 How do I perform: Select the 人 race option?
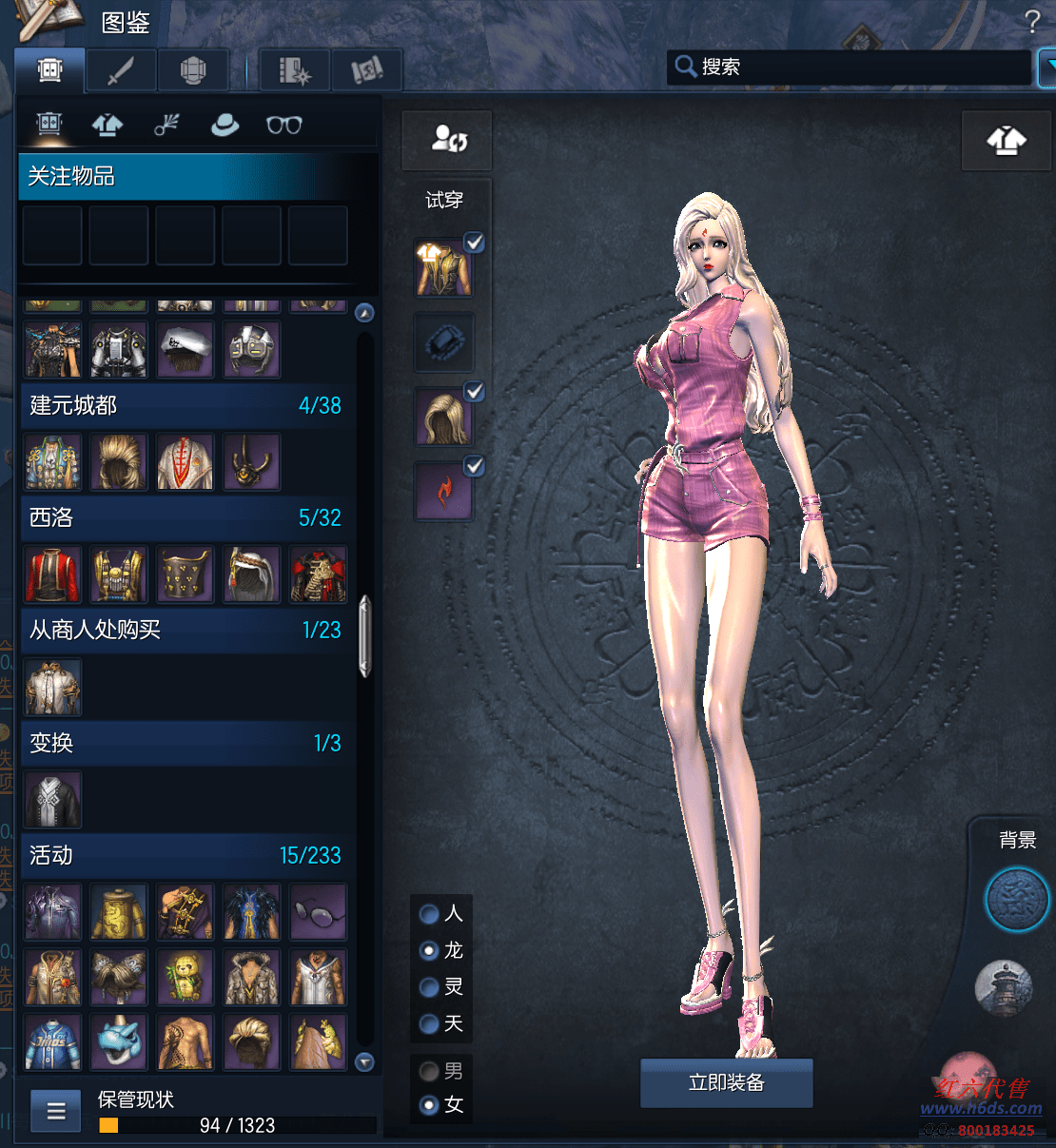[x=430, y=914]
